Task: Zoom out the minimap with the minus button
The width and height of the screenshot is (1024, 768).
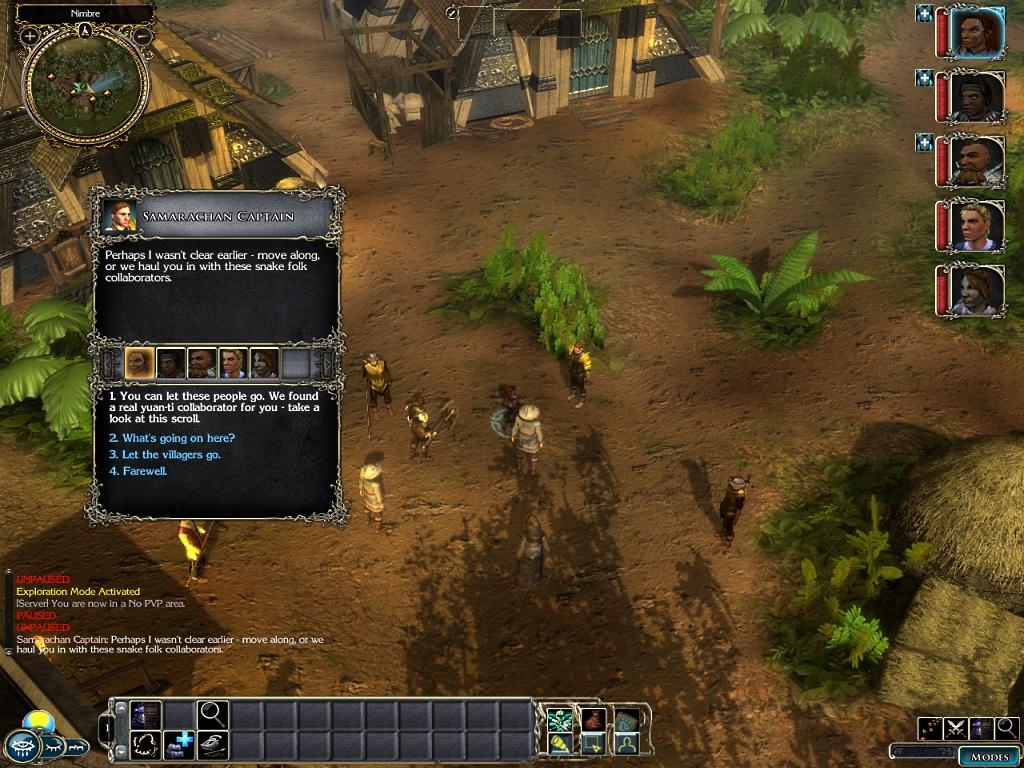Action: 142,36
